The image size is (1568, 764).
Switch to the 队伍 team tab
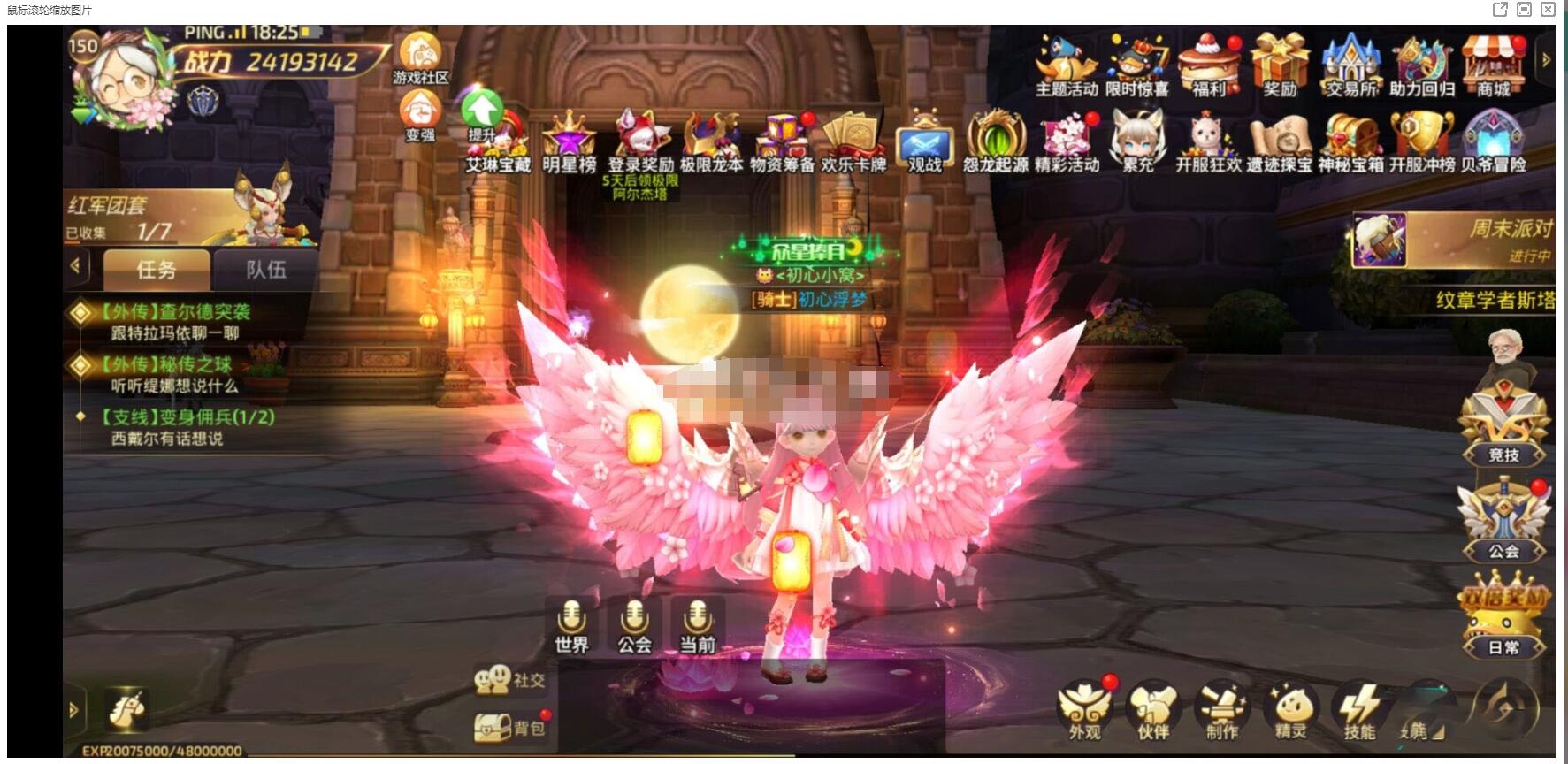tap(265, 269)
